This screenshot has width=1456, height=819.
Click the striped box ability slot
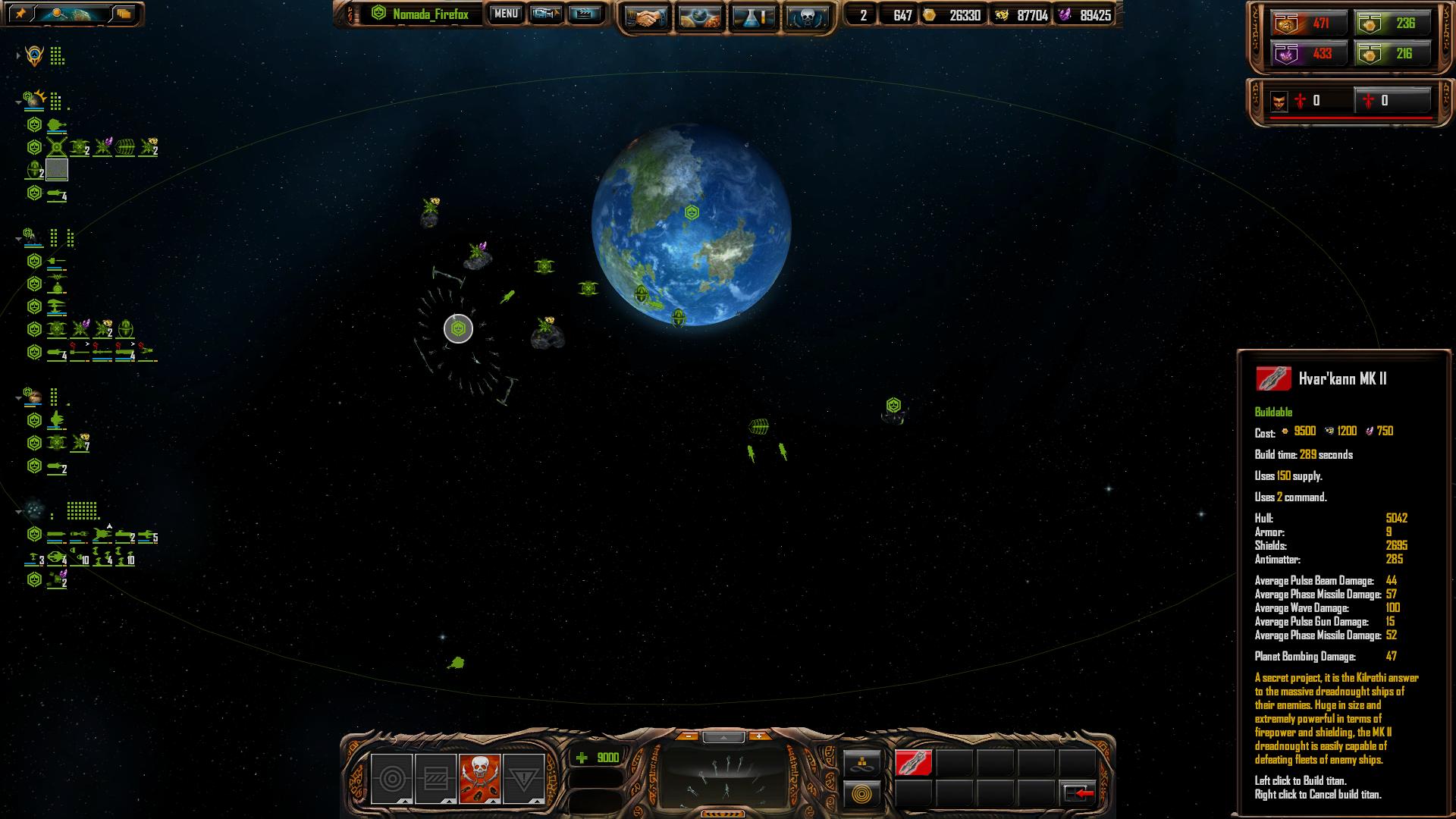click(435, 778)
